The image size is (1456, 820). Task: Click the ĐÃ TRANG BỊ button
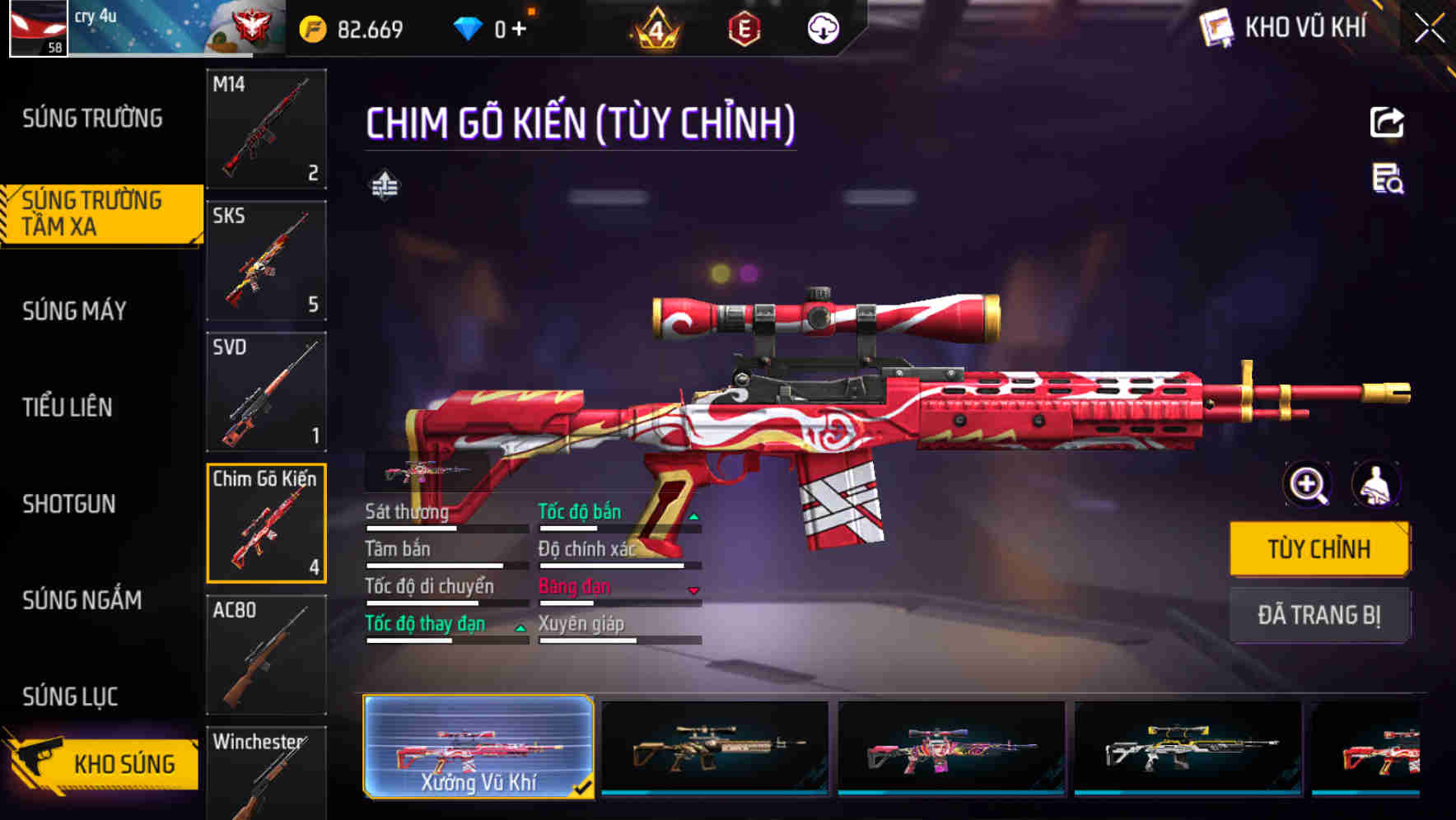[x=1319, y=615]
